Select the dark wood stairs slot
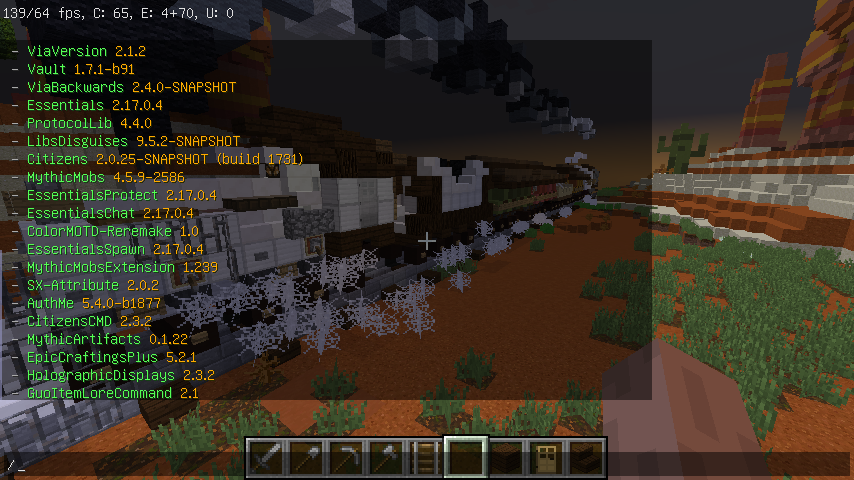Viewport: 854px width, 480px height. pos(586,458)
